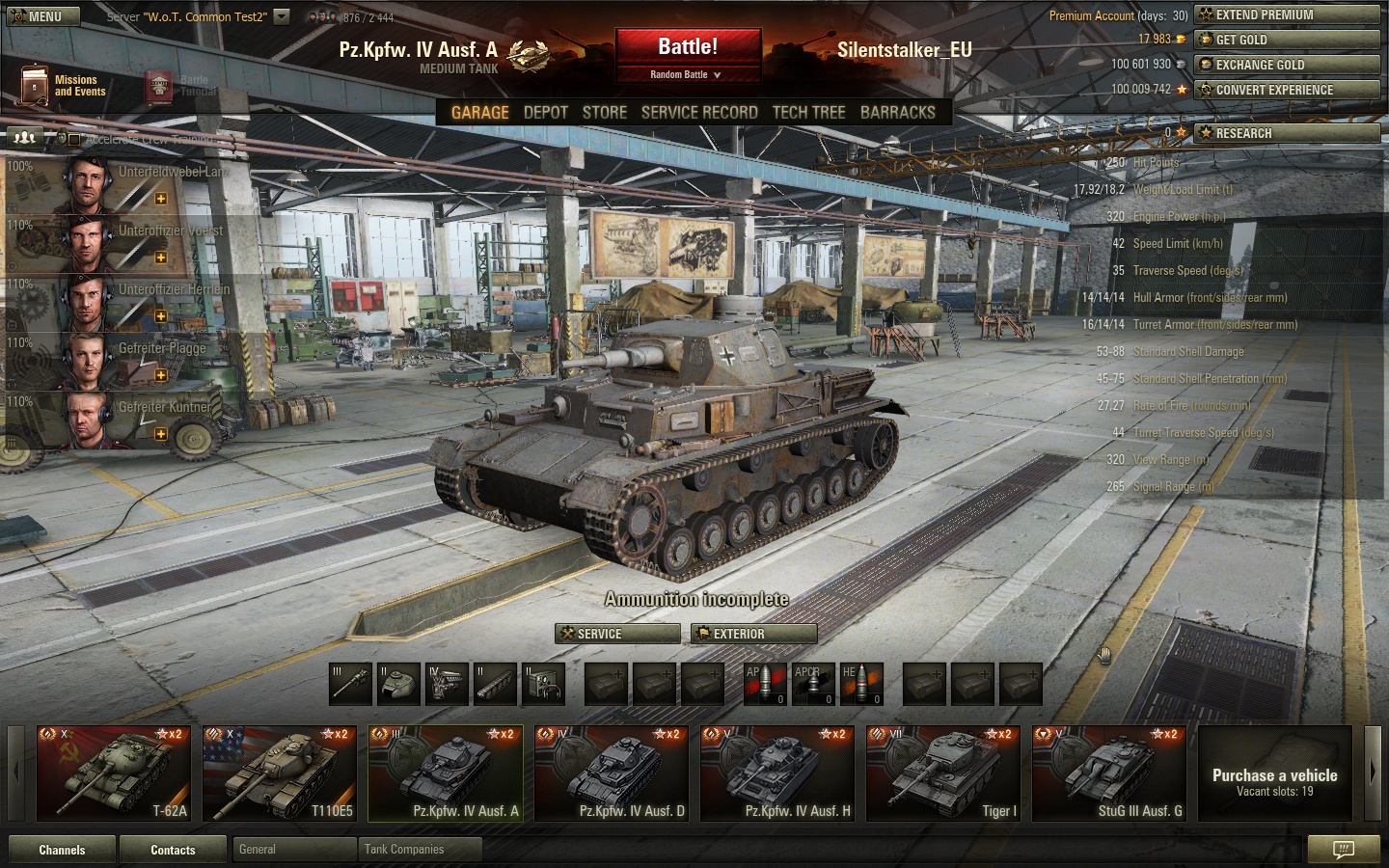View the SERVICE RECORD tab
1389x868 pixels.
coord(699,113)
